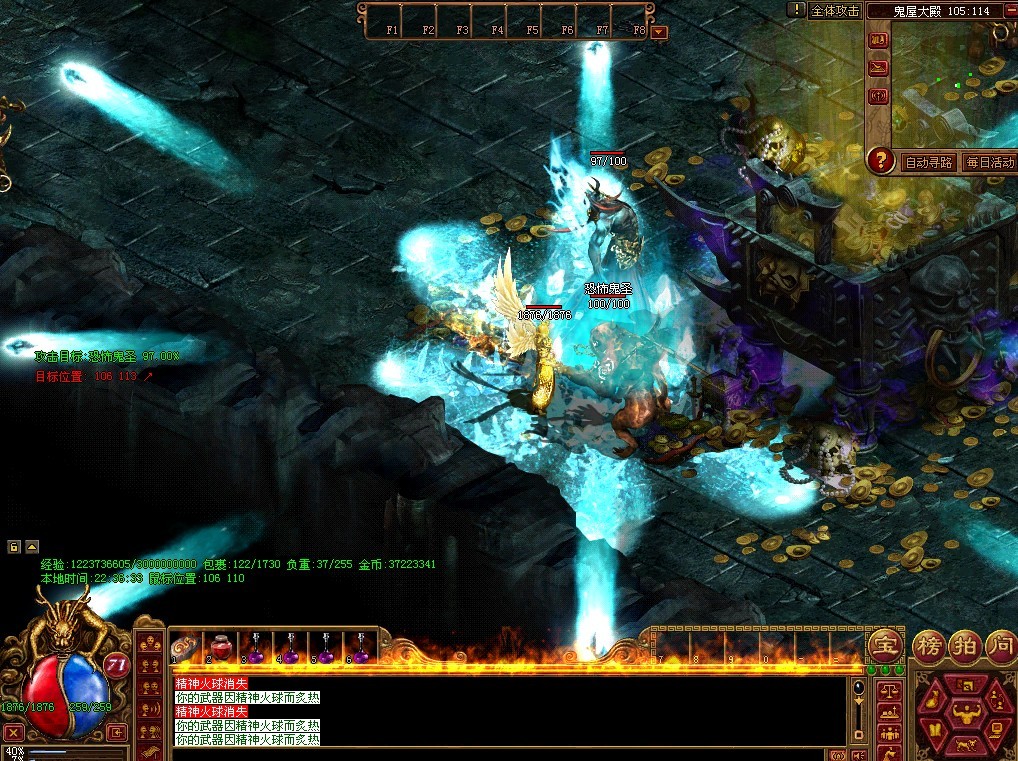1018x761 pixels.
Task: Open the 每日活动 daily activities button
Action: point(990,162)
